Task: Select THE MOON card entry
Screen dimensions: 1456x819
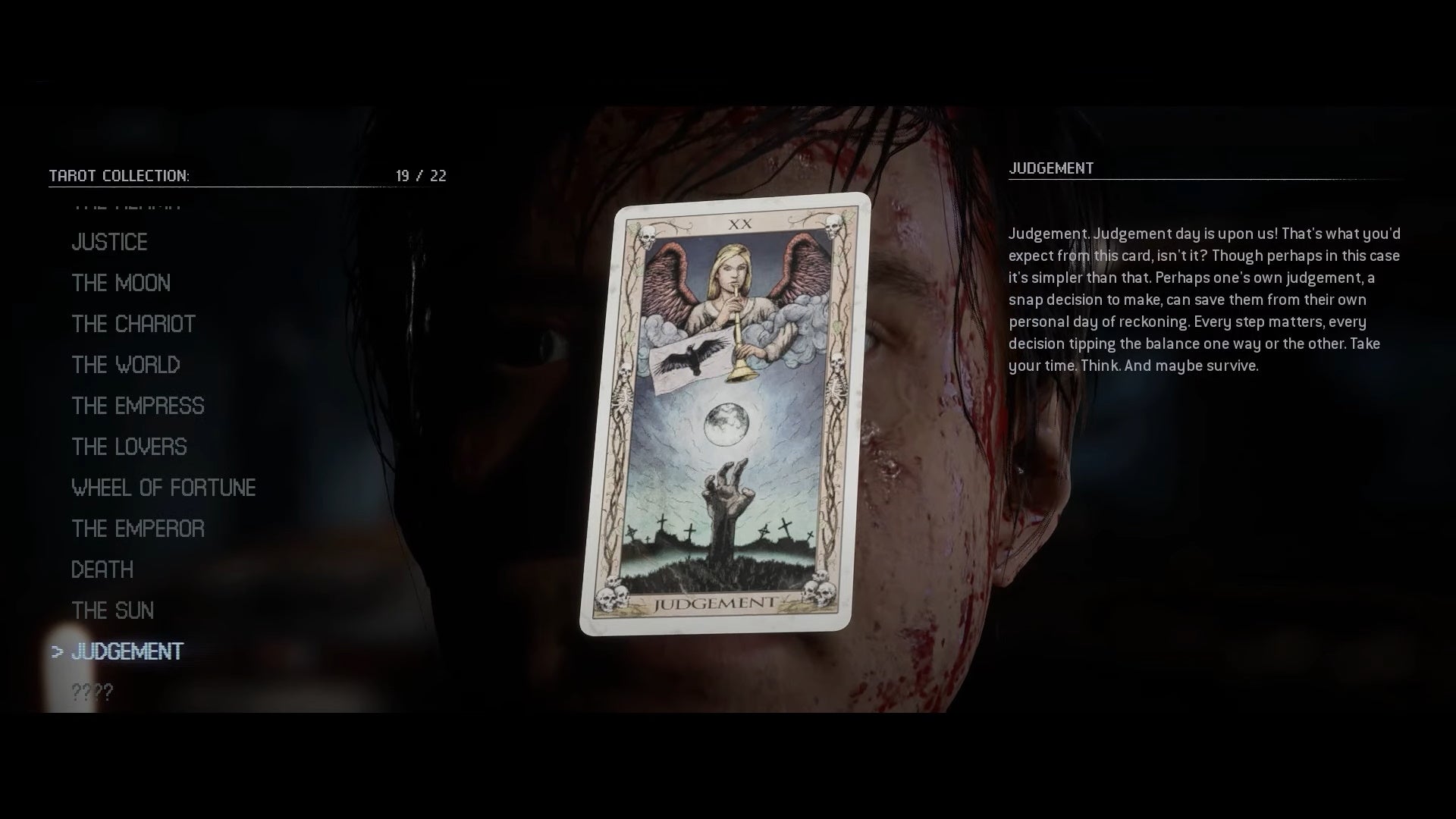Action: click(x=121, y=283)
